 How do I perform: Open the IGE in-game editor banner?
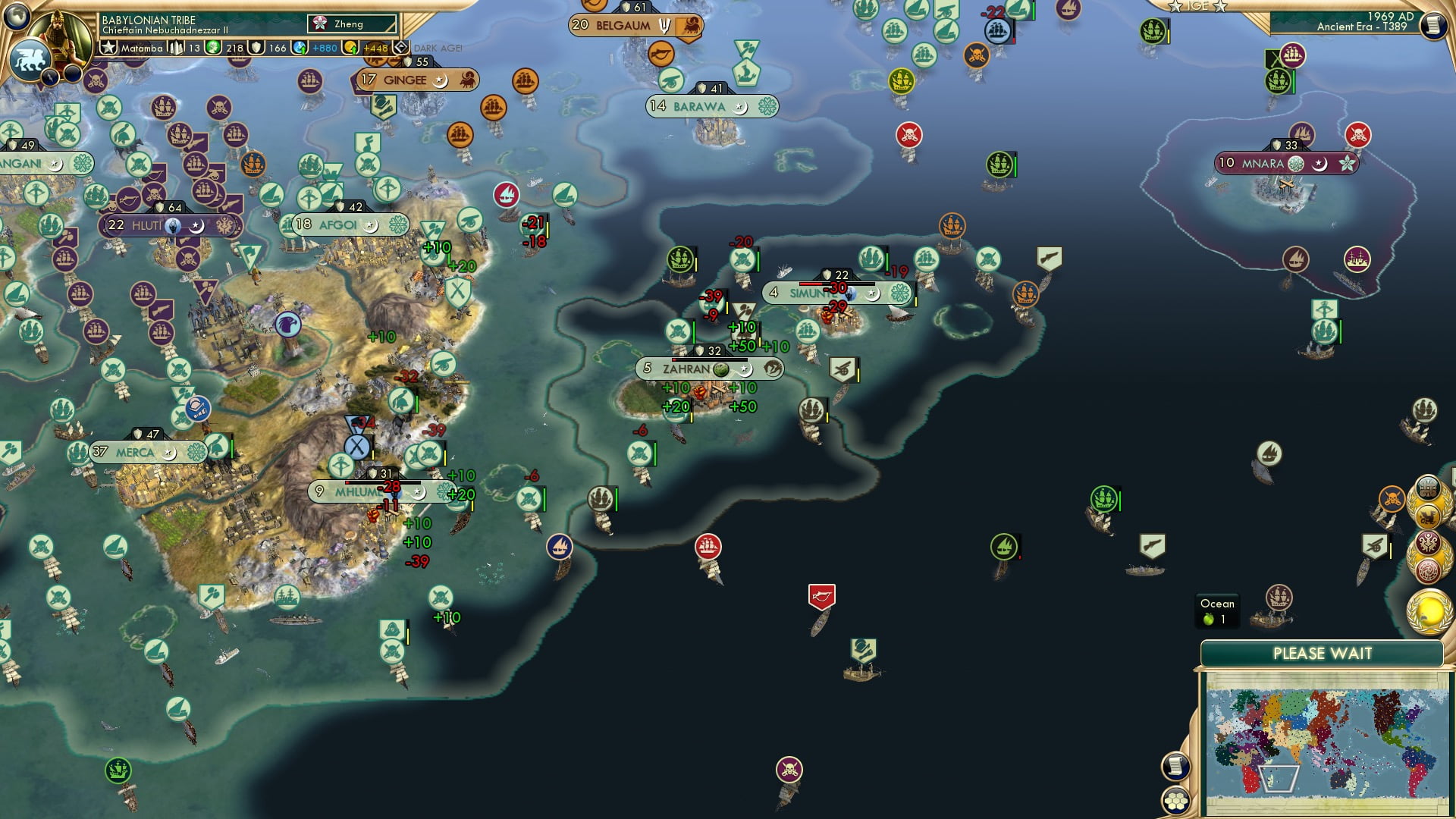1196,6
